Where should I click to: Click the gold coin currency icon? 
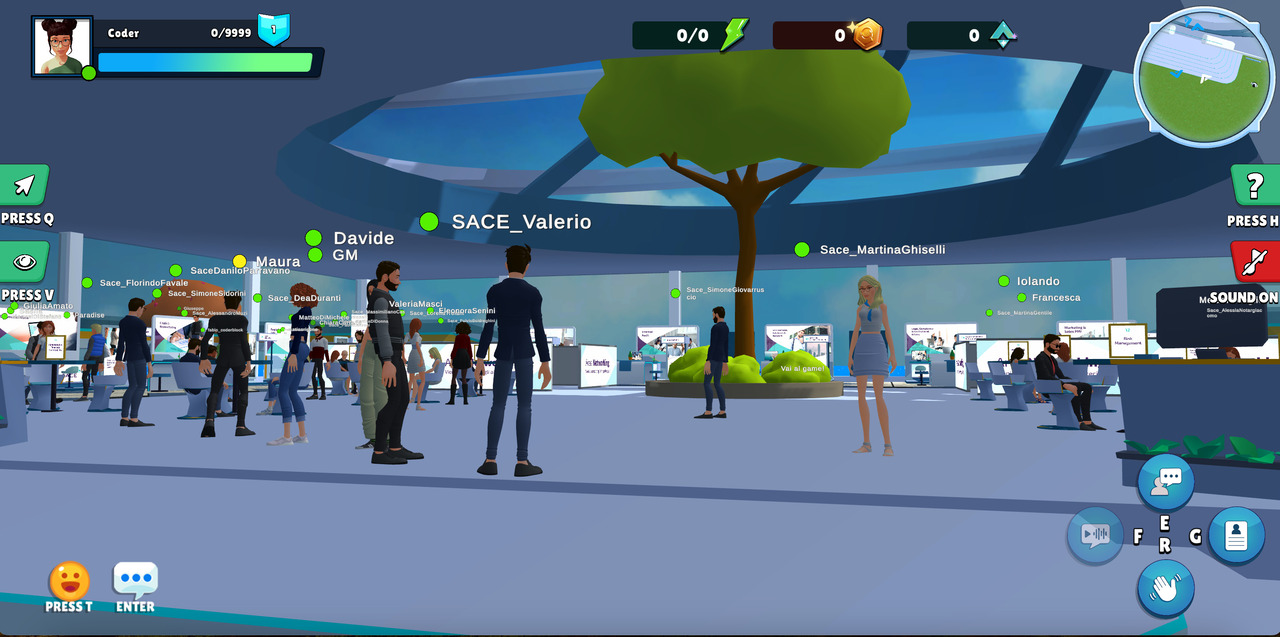click(866, 35)
